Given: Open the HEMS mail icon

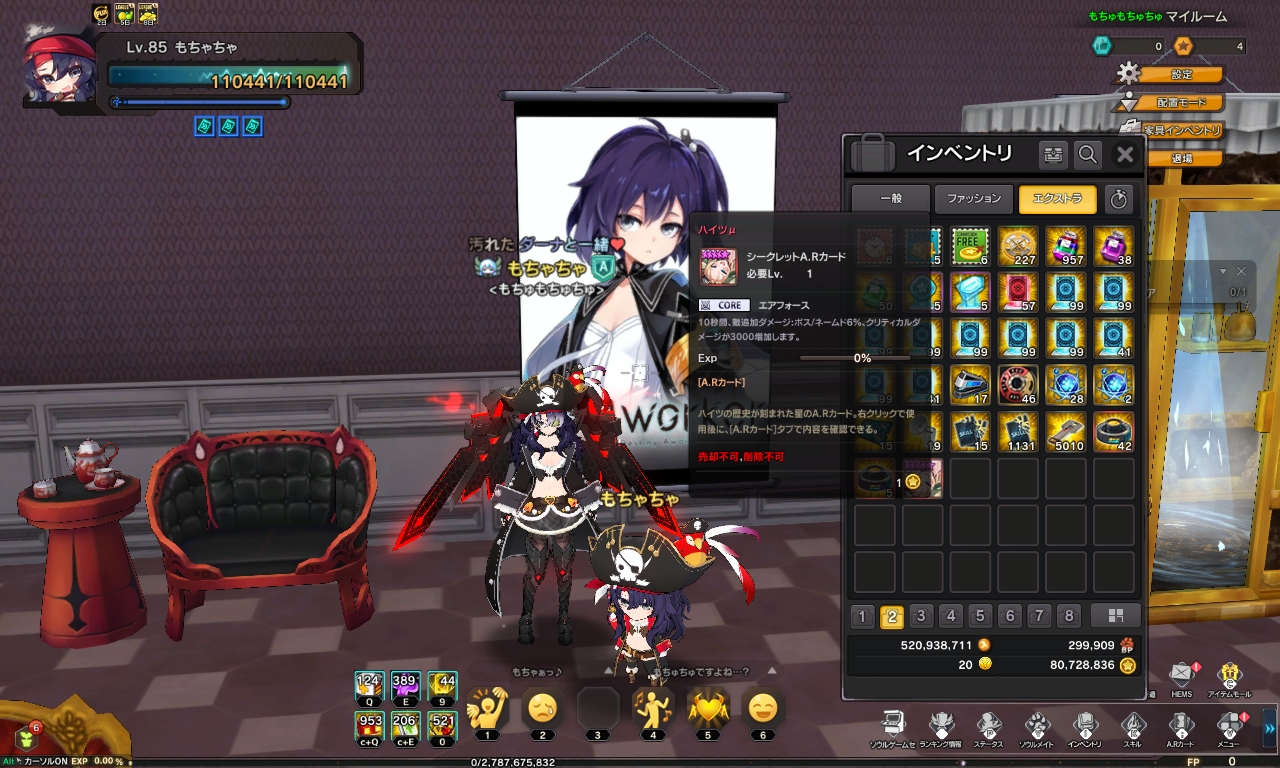Looking at the screenshot, I should [x=1181, y=675].
